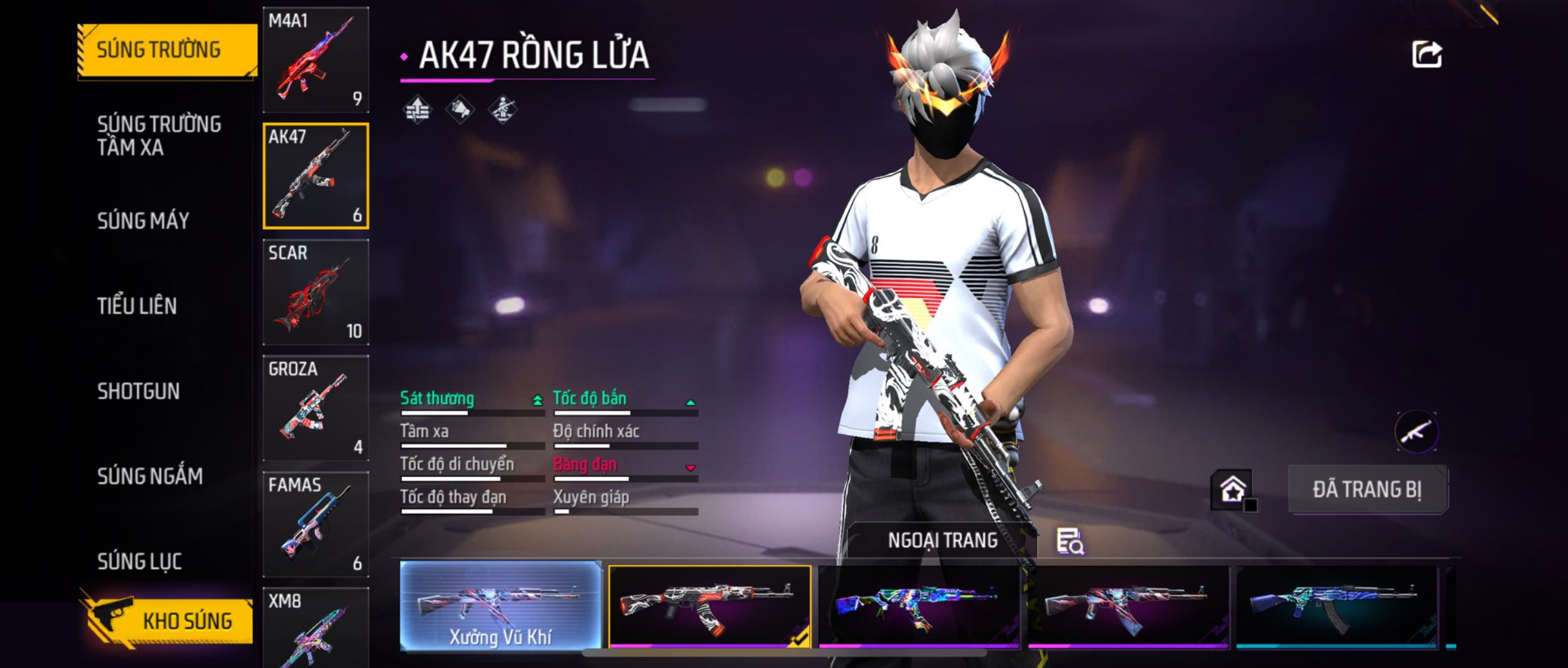Open the Xưởng Vũ Khí workshop
Screen dimensions: 1568x668
[501, 605]
